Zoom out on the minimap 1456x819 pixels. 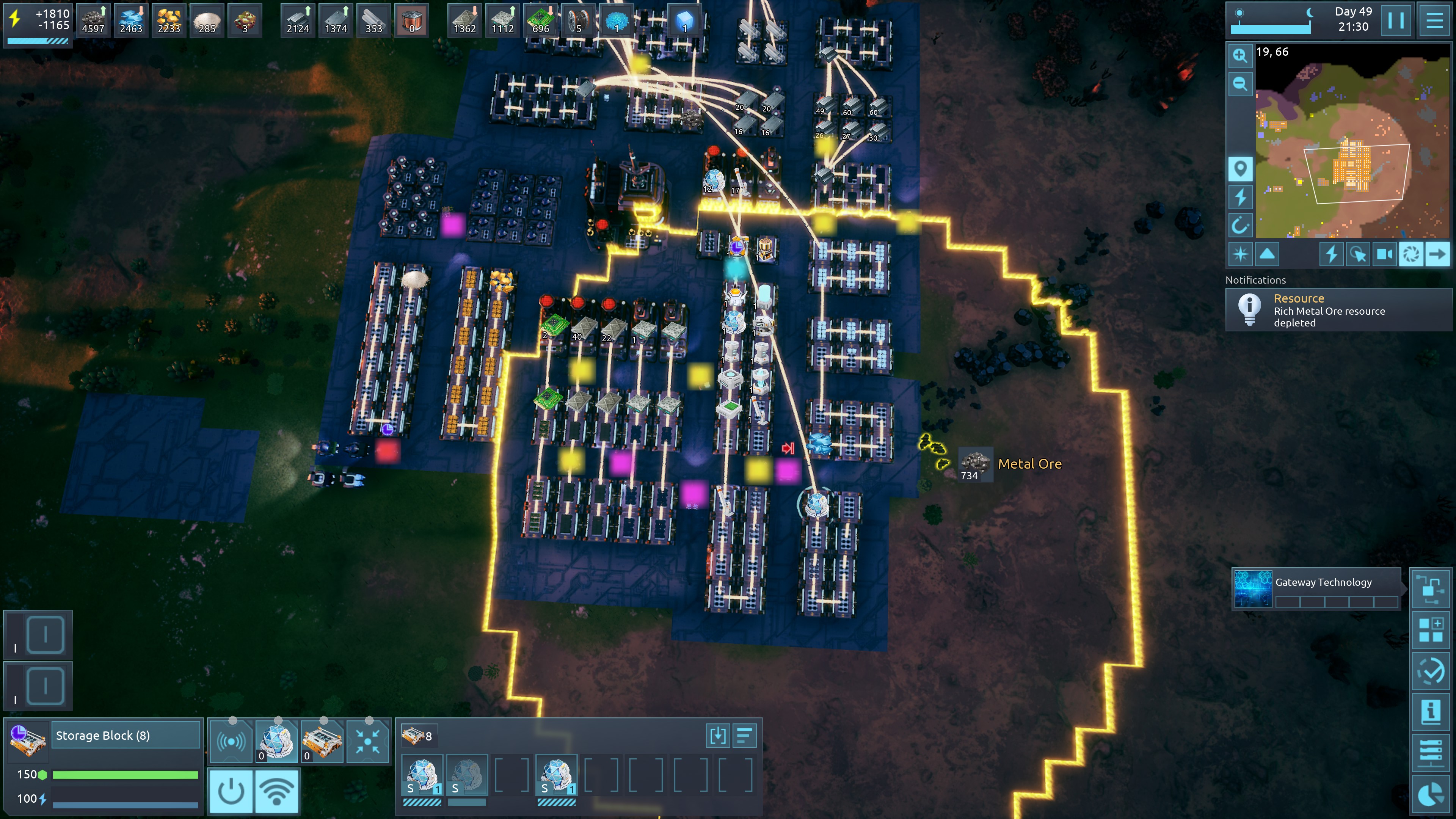pos(1240,84)
